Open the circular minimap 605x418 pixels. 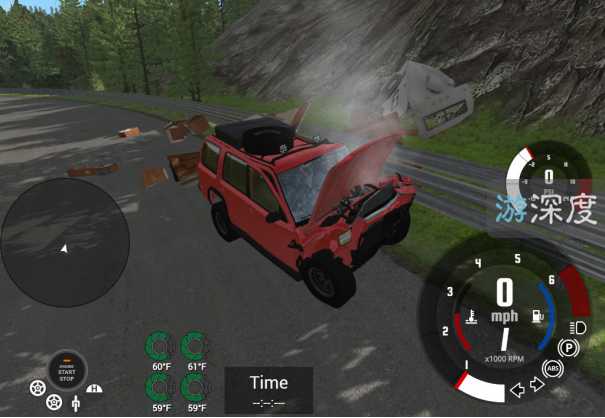click(x=65, y=241)
